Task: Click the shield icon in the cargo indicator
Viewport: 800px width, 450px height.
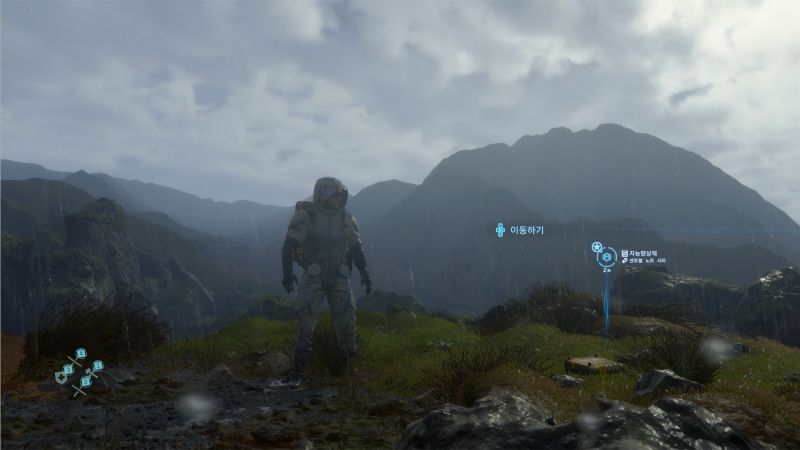Action: tap(62, 378)
